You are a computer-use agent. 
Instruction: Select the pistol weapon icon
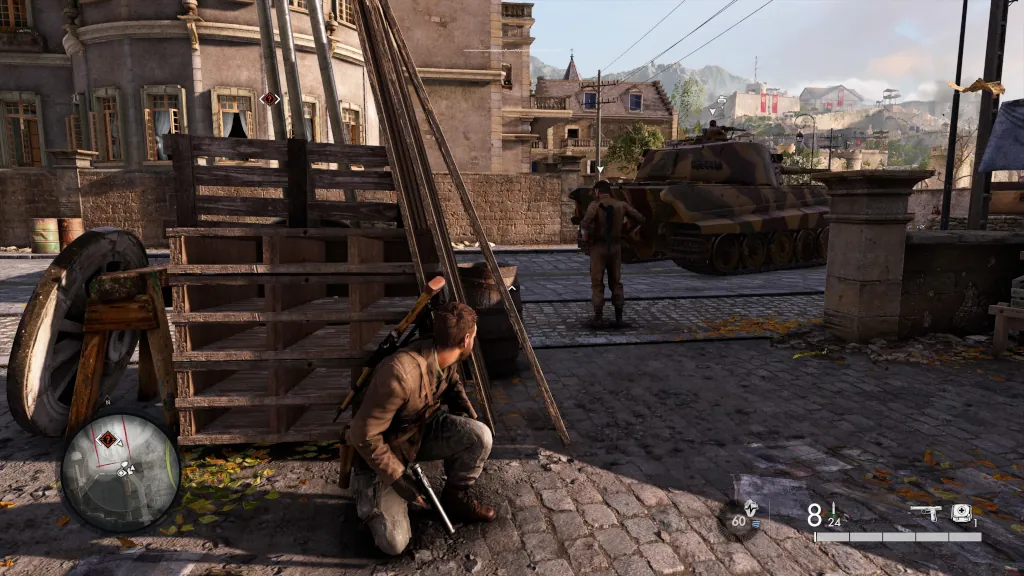[925, 513]
